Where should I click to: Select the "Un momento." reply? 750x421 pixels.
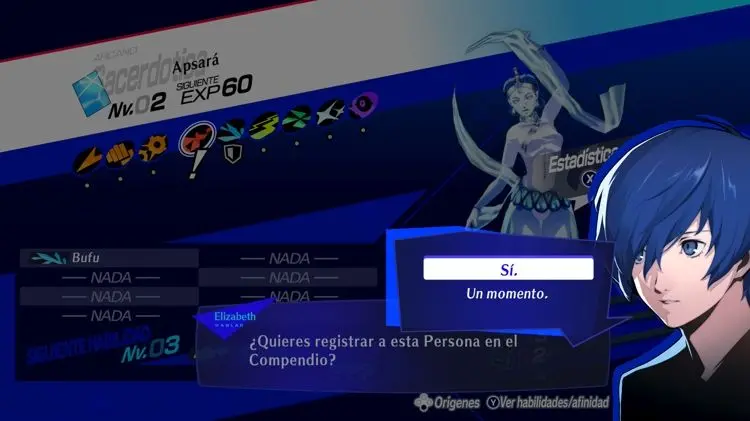507,295
